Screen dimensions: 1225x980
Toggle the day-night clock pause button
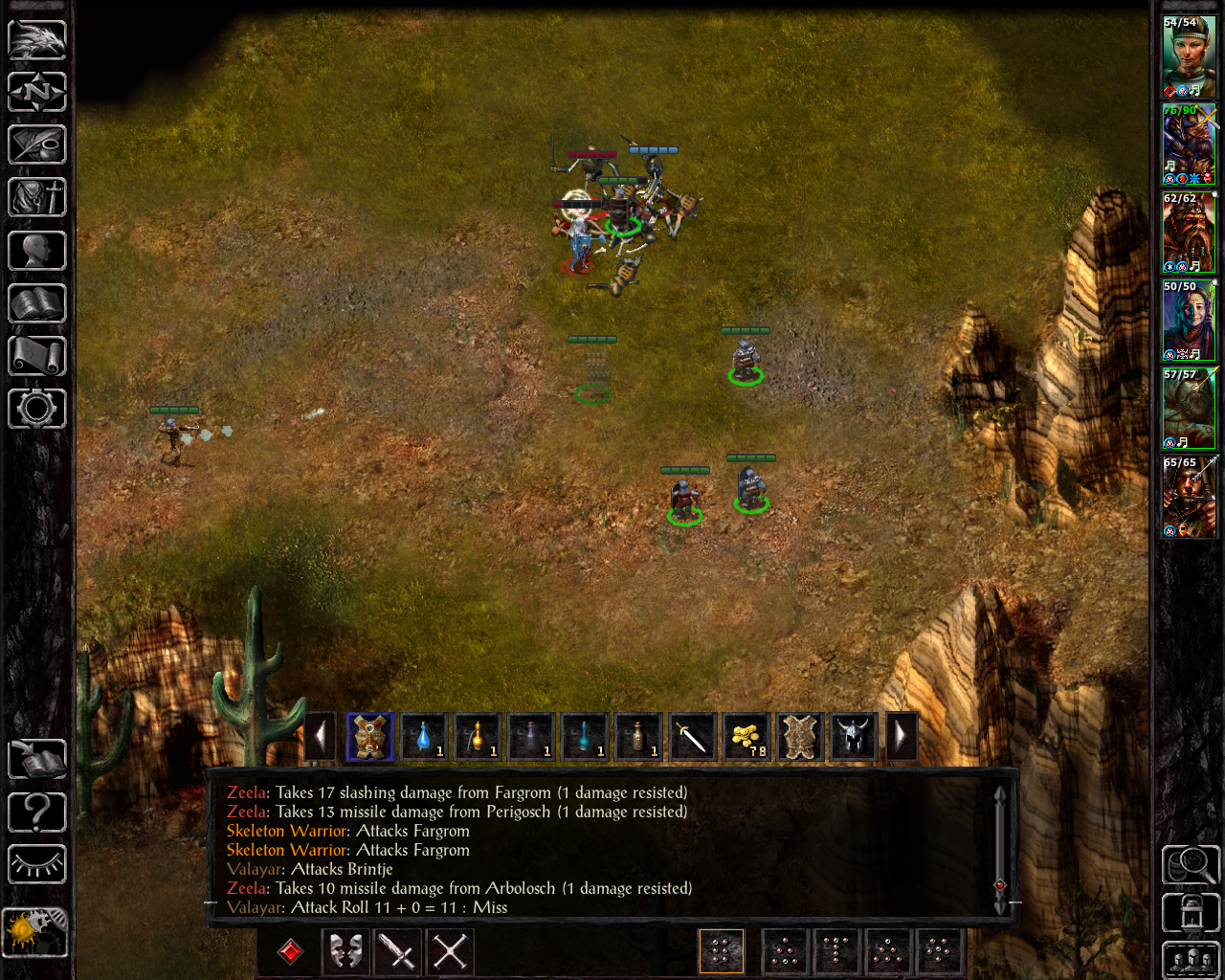[35, 932]
